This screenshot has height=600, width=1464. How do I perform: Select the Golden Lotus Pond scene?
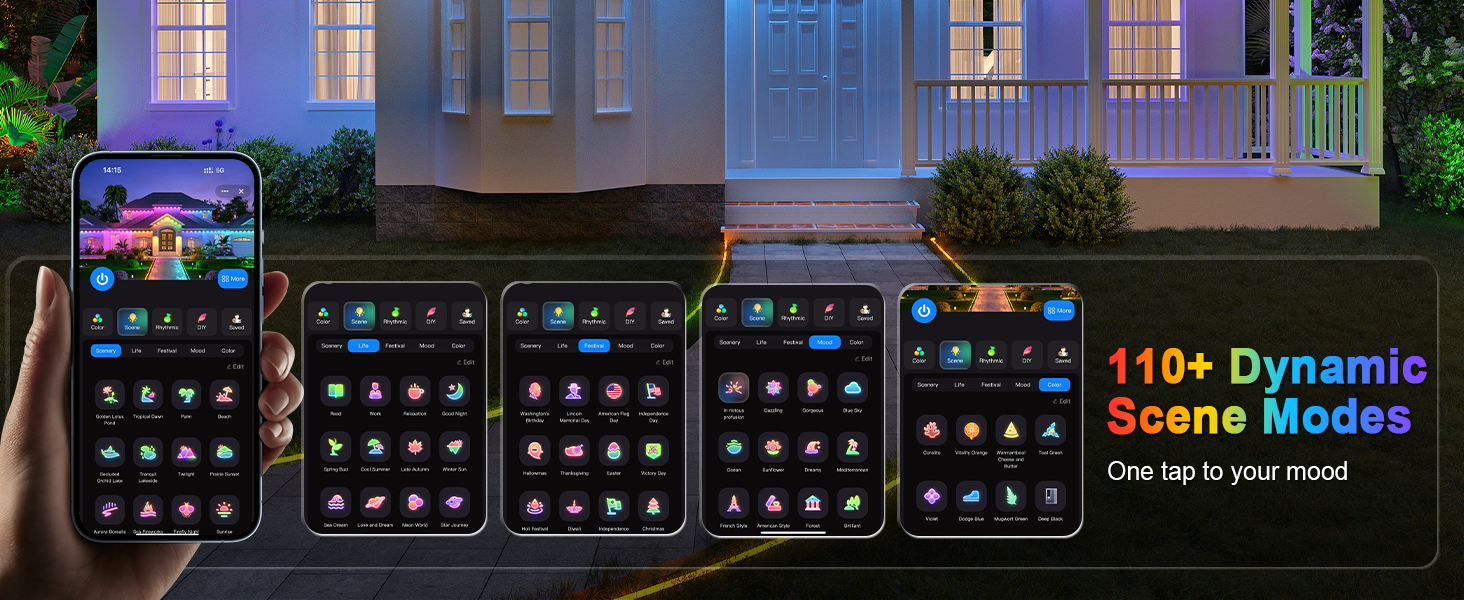(x=110, y=394)
